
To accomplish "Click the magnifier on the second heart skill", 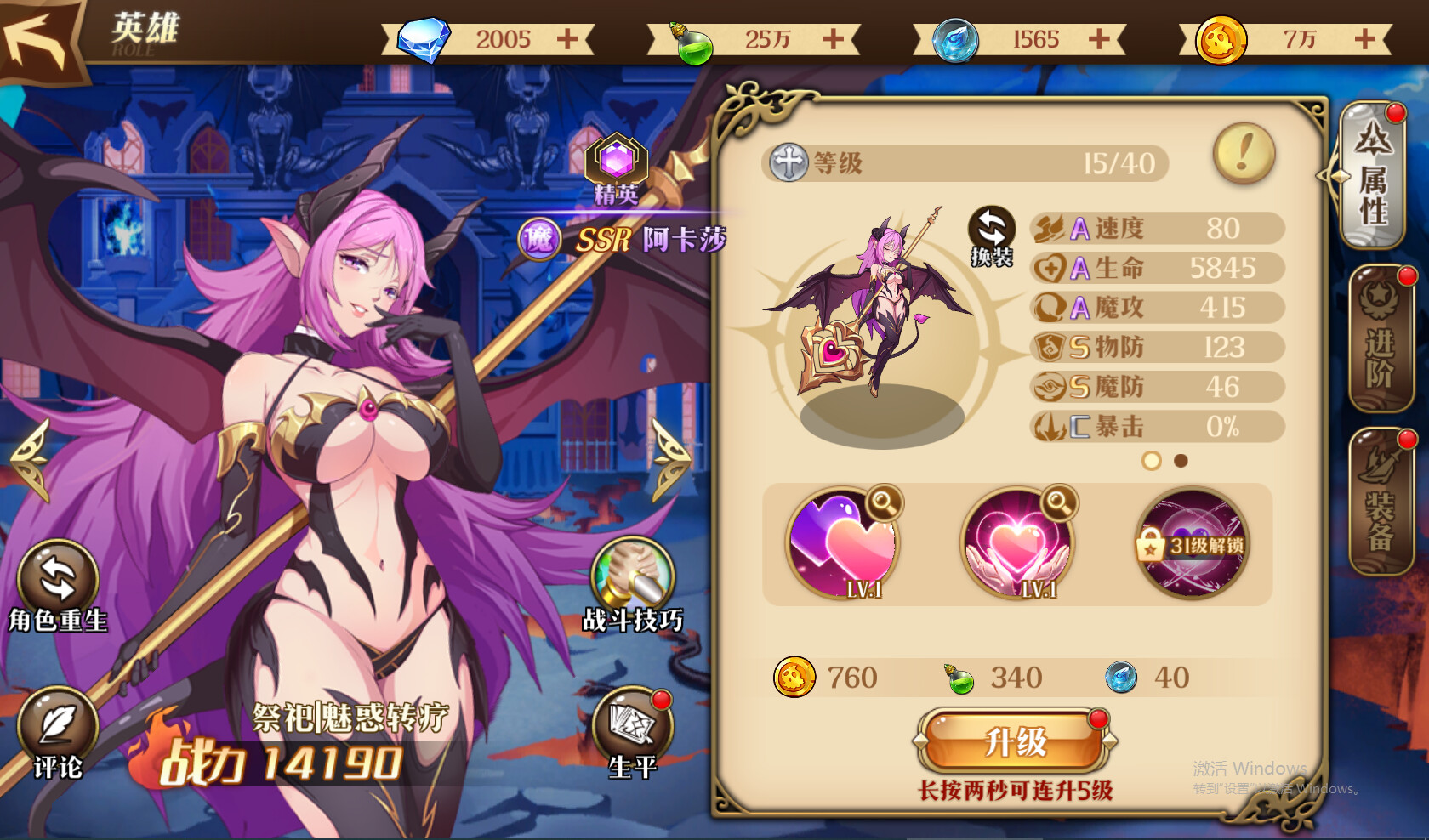I will tap(1059, 505).
